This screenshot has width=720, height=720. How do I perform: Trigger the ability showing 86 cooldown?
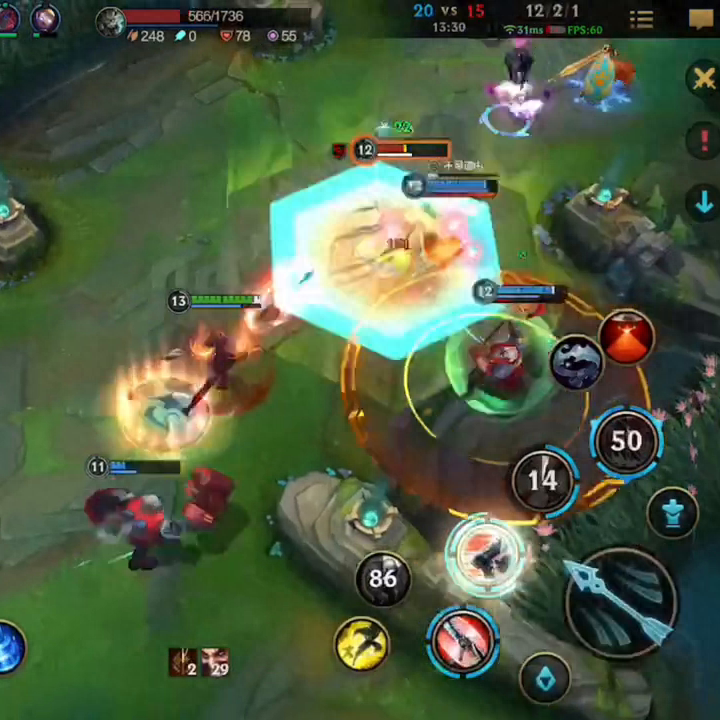point(383,578)
